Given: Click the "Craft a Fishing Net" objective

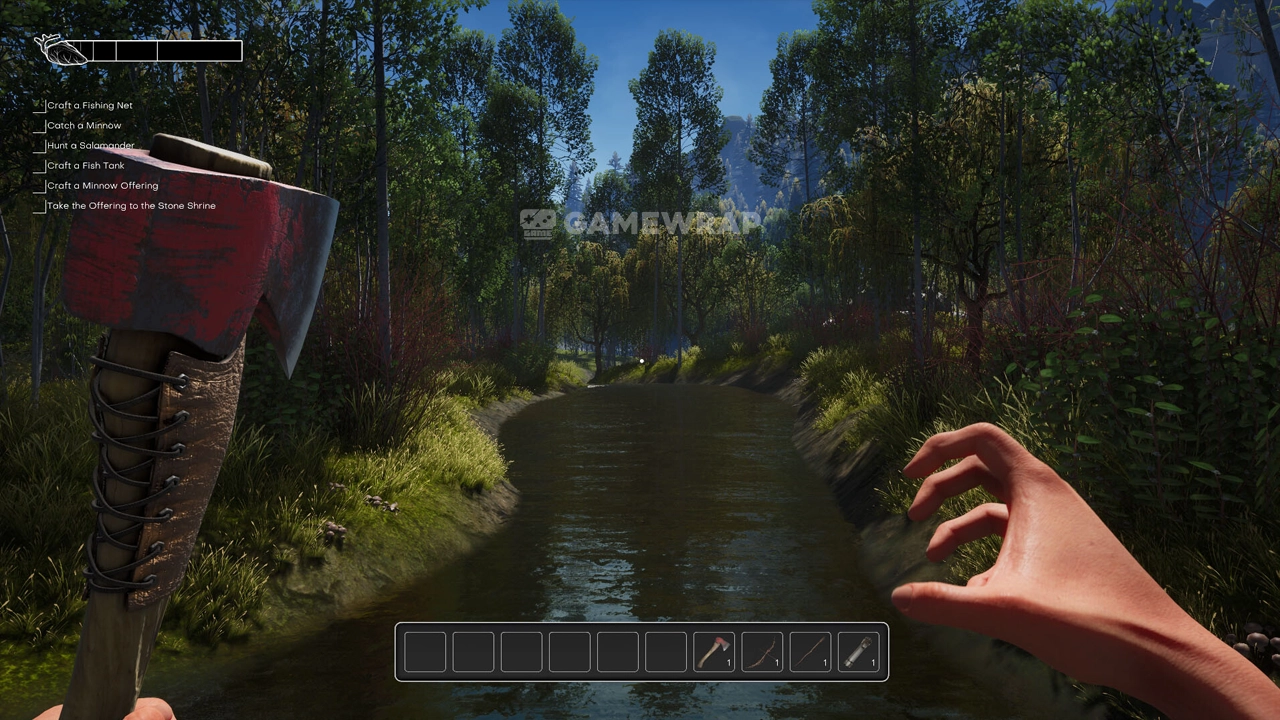Looking at the screenshot, I should pyautogui.click(x=89, y=105).
